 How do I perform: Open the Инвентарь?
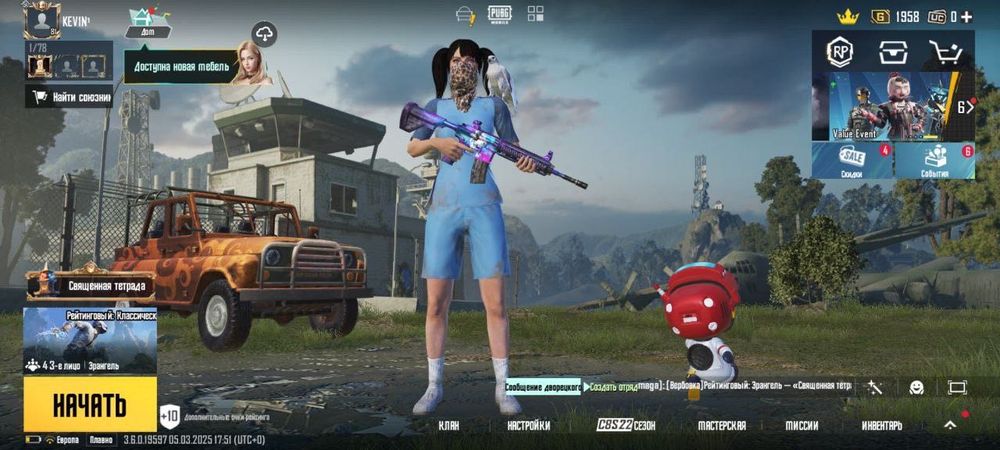click(x=881, y=425)
